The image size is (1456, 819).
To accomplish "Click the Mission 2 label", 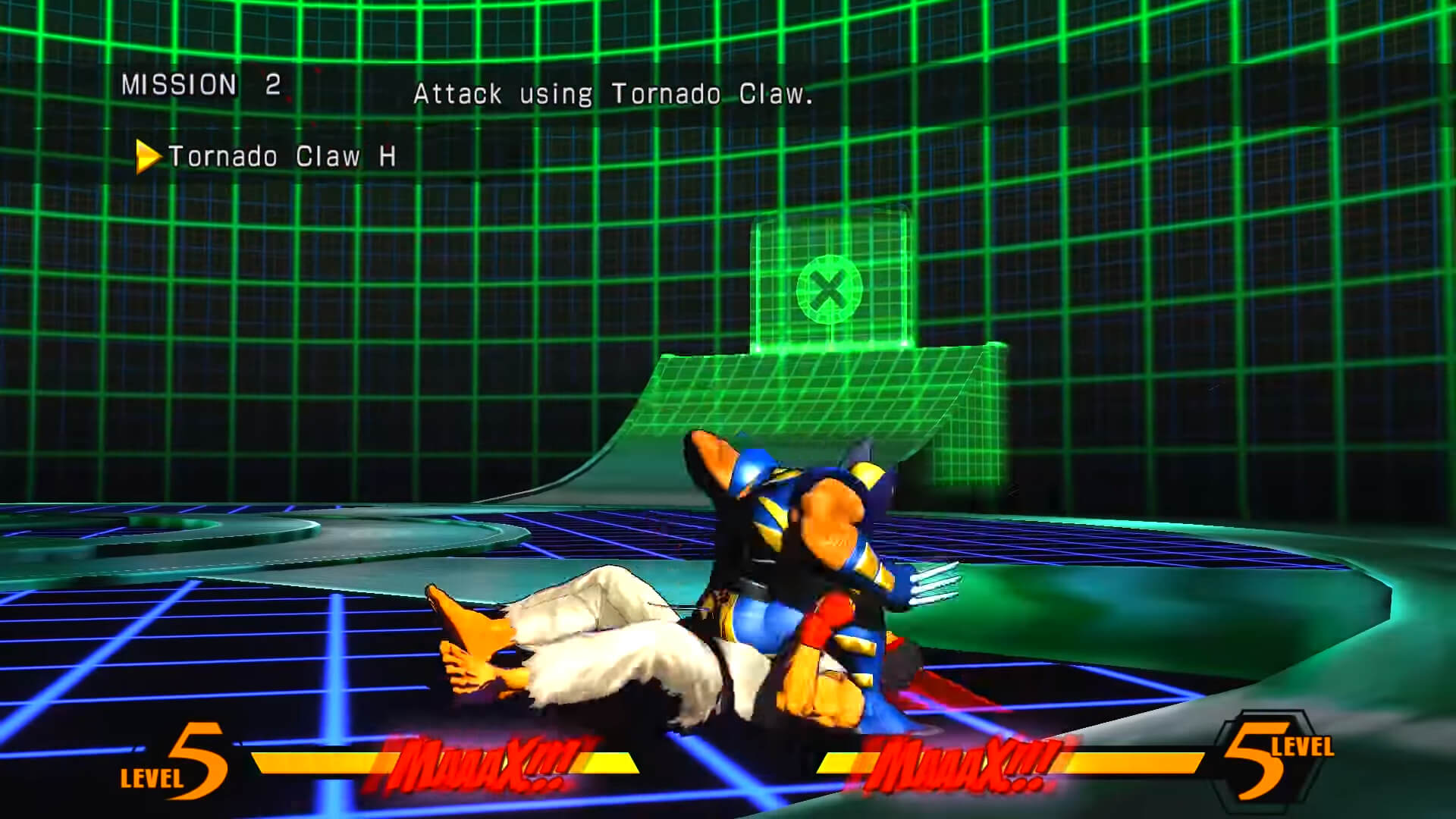I will tap(201, 85).
